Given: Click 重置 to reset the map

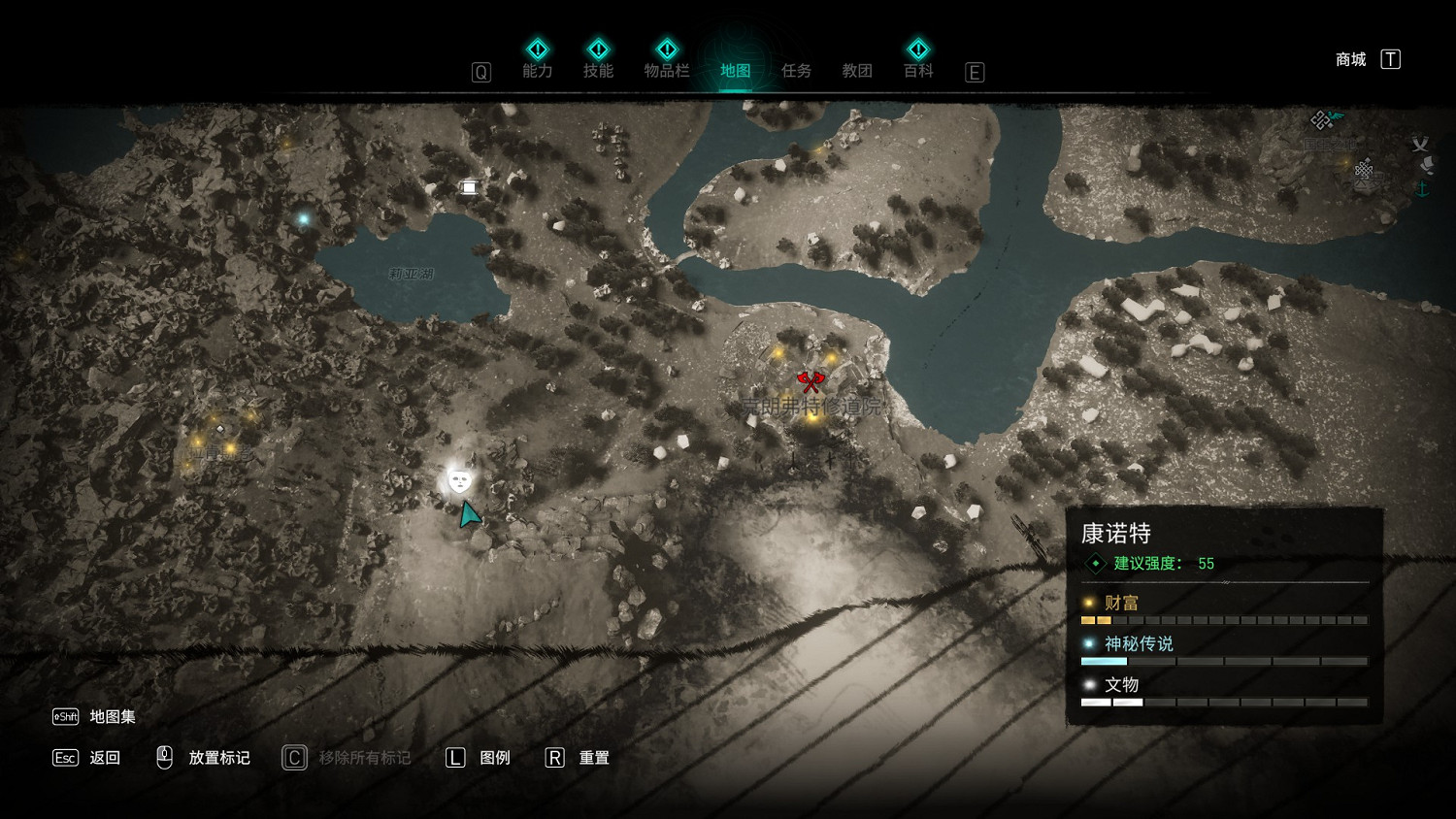Looking at the screenshot, I should pos(593,758).
